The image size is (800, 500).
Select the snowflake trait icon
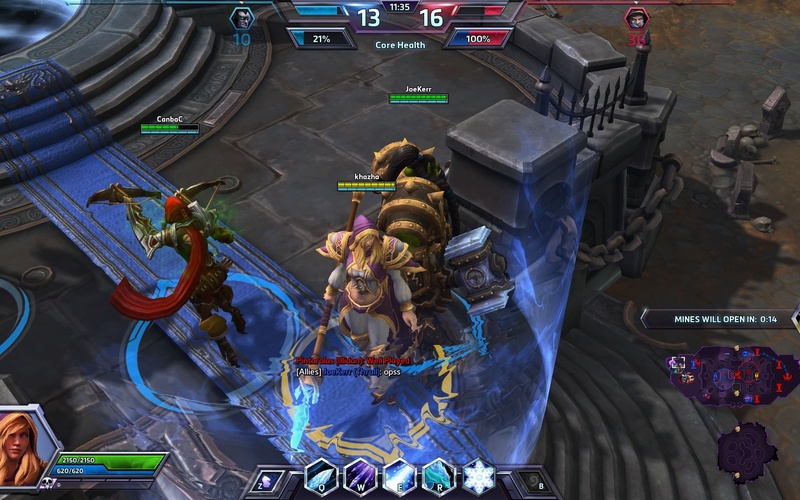pos(478,475)
